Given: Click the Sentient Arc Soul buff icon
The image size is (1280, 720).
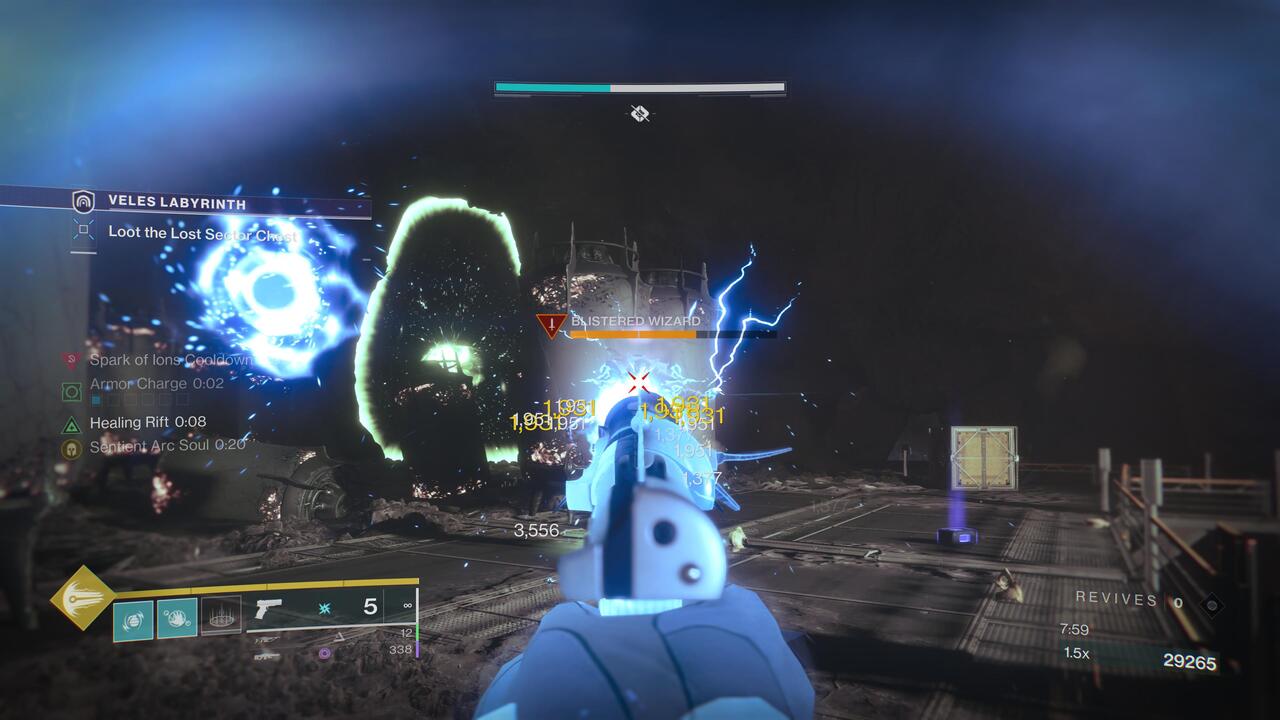Looking at the screenshot, I should (71, 446).
